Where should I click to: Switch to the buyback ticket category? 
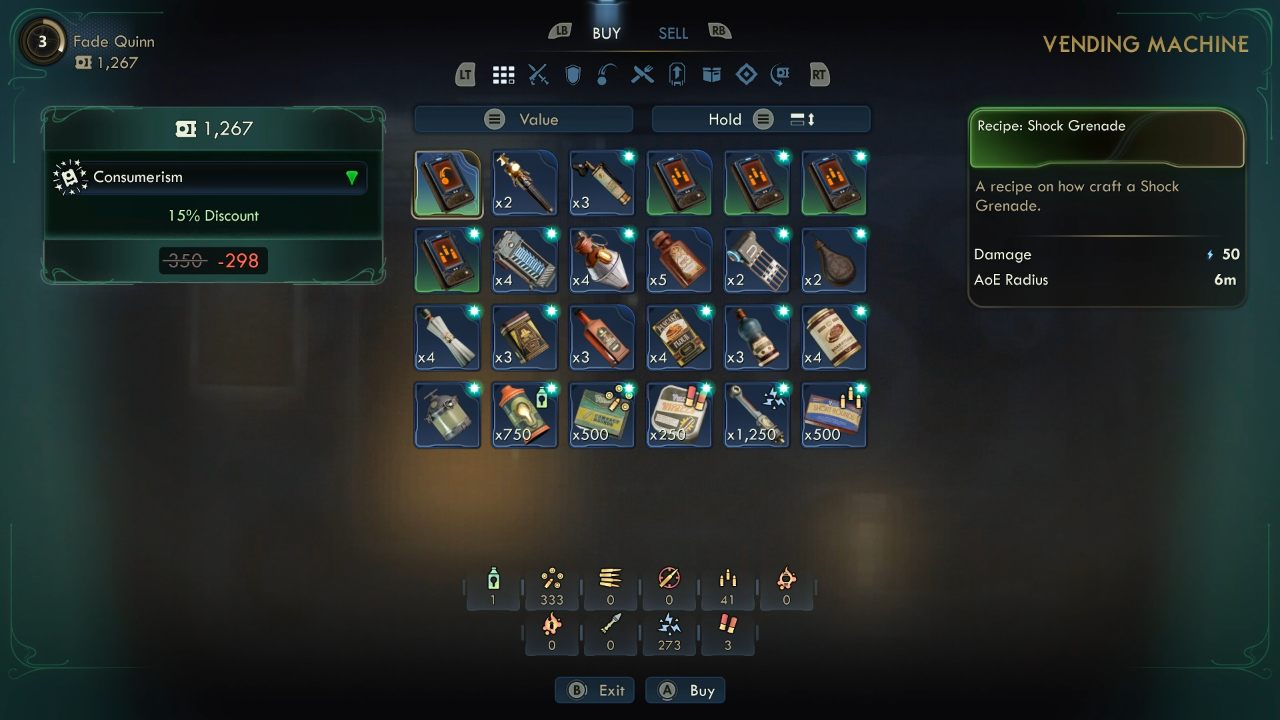pos(780,75)
